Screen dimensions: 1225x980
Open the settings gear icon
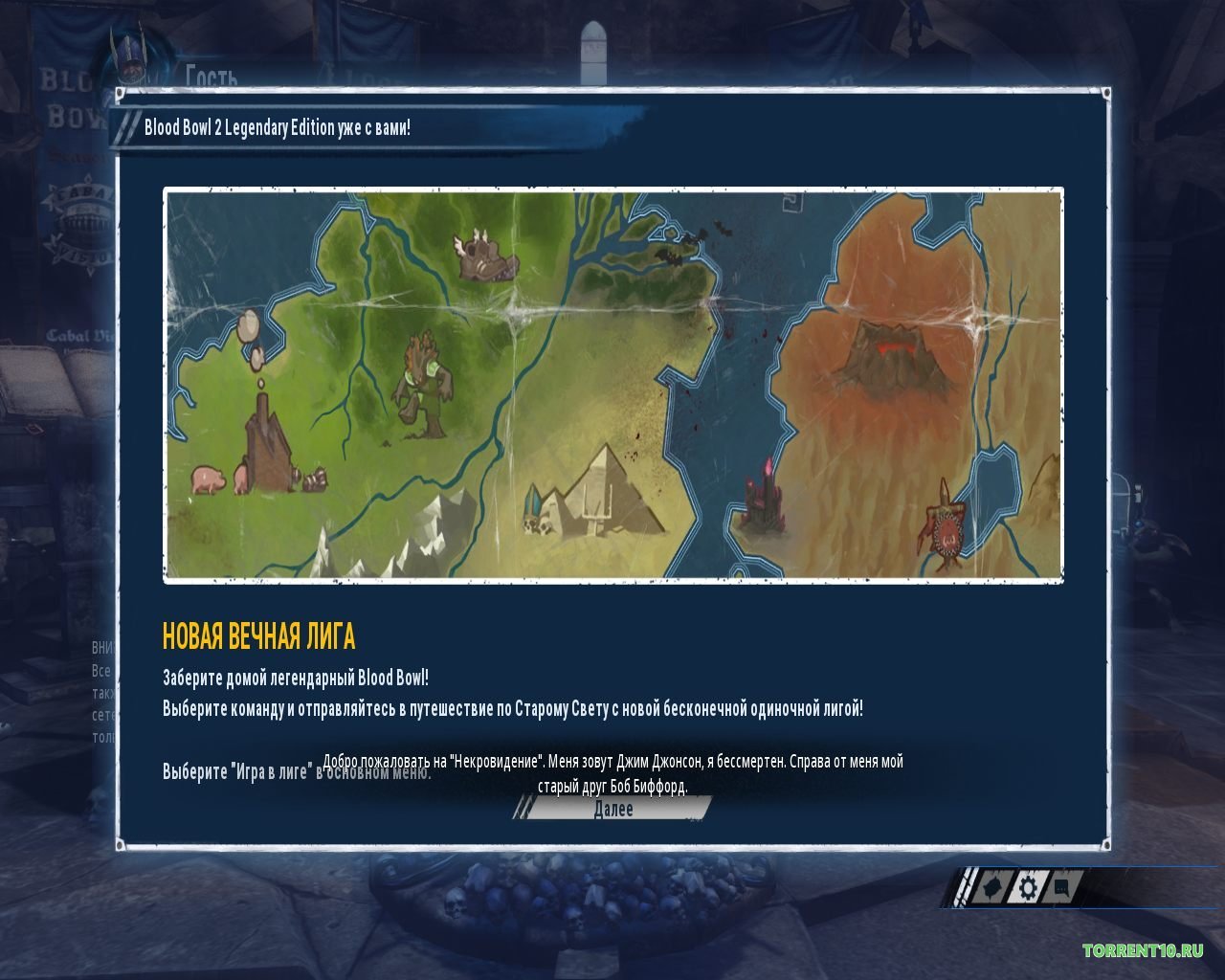[x=1026, y=888]
